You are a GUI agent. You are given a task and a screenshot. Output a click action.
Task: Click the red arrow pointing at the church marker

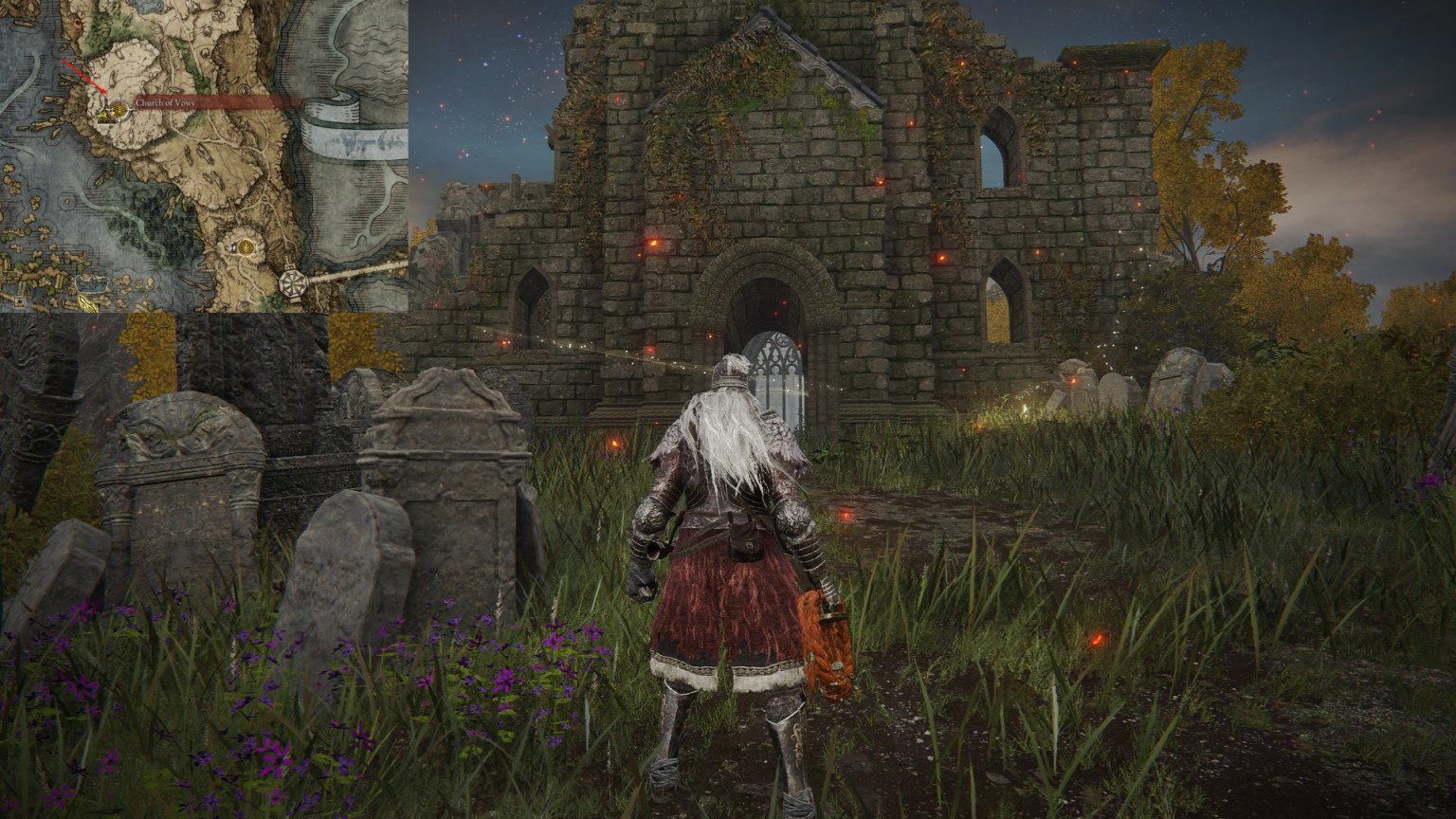pos(88,79)
